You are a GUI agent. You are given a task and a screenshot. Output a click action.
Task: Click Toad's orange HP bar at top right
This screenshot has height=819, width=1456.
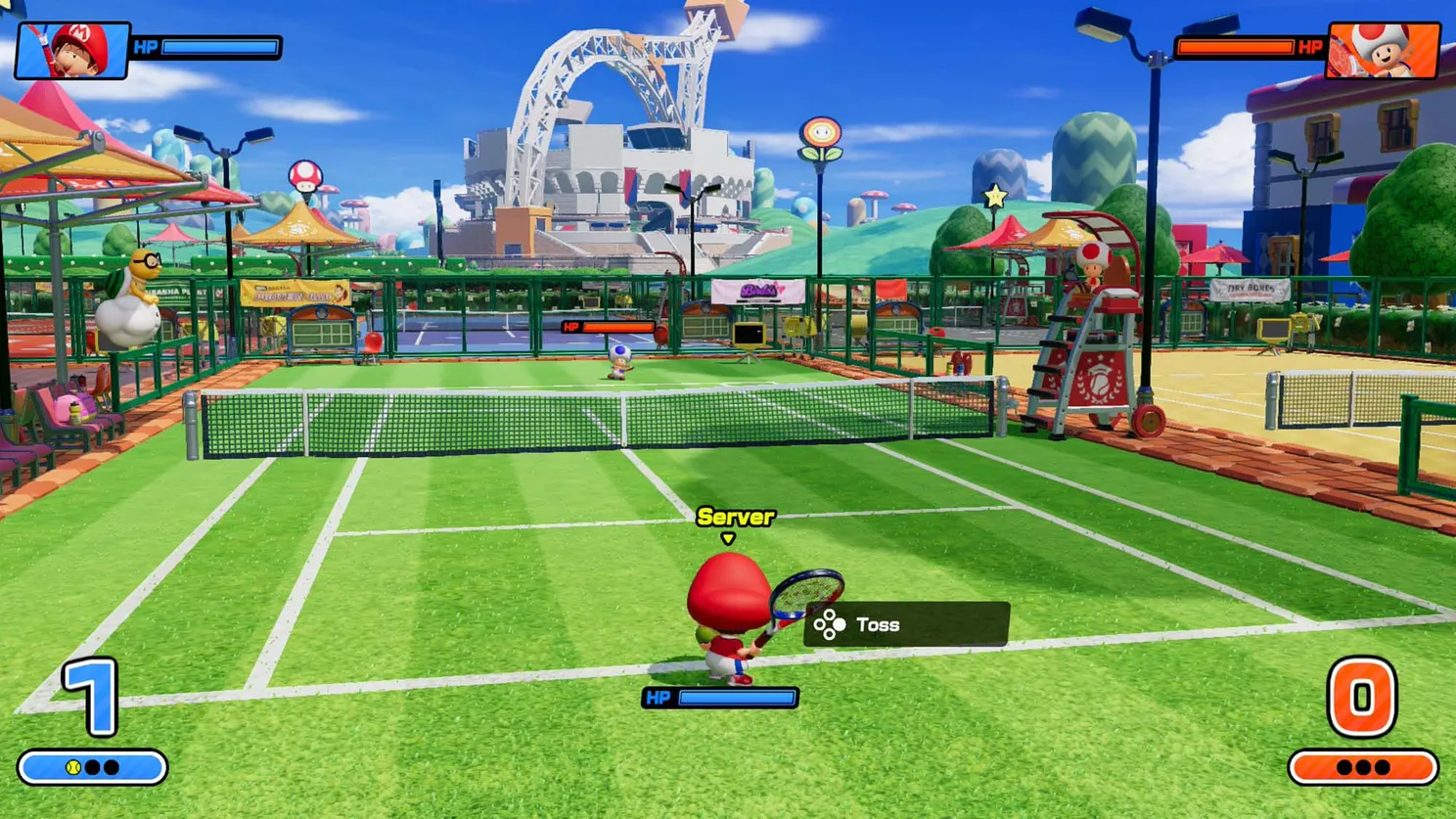[x=1237, y=45]
